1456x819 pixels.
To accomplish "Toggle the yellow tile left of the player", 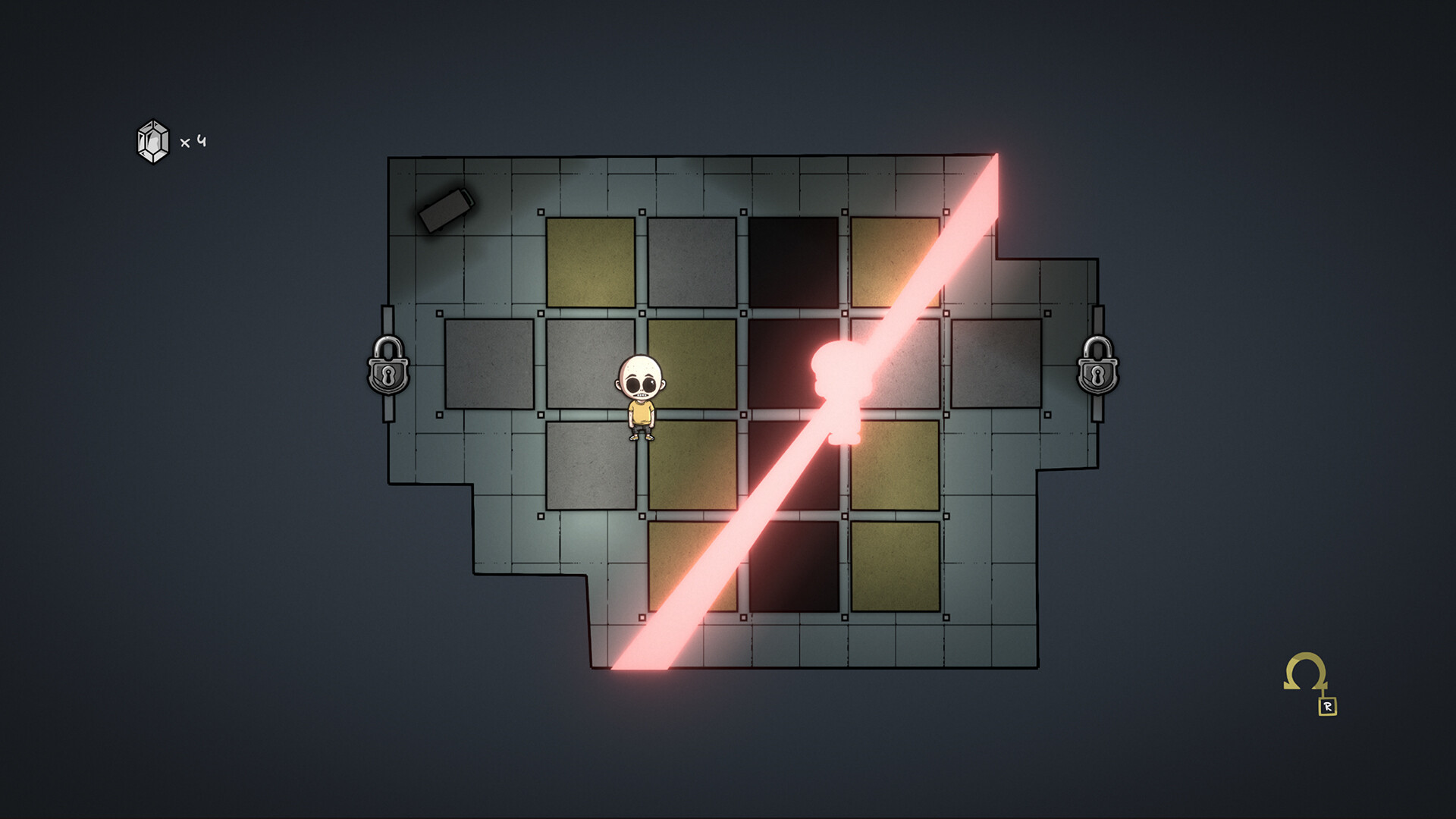I will tap(692, 364).
